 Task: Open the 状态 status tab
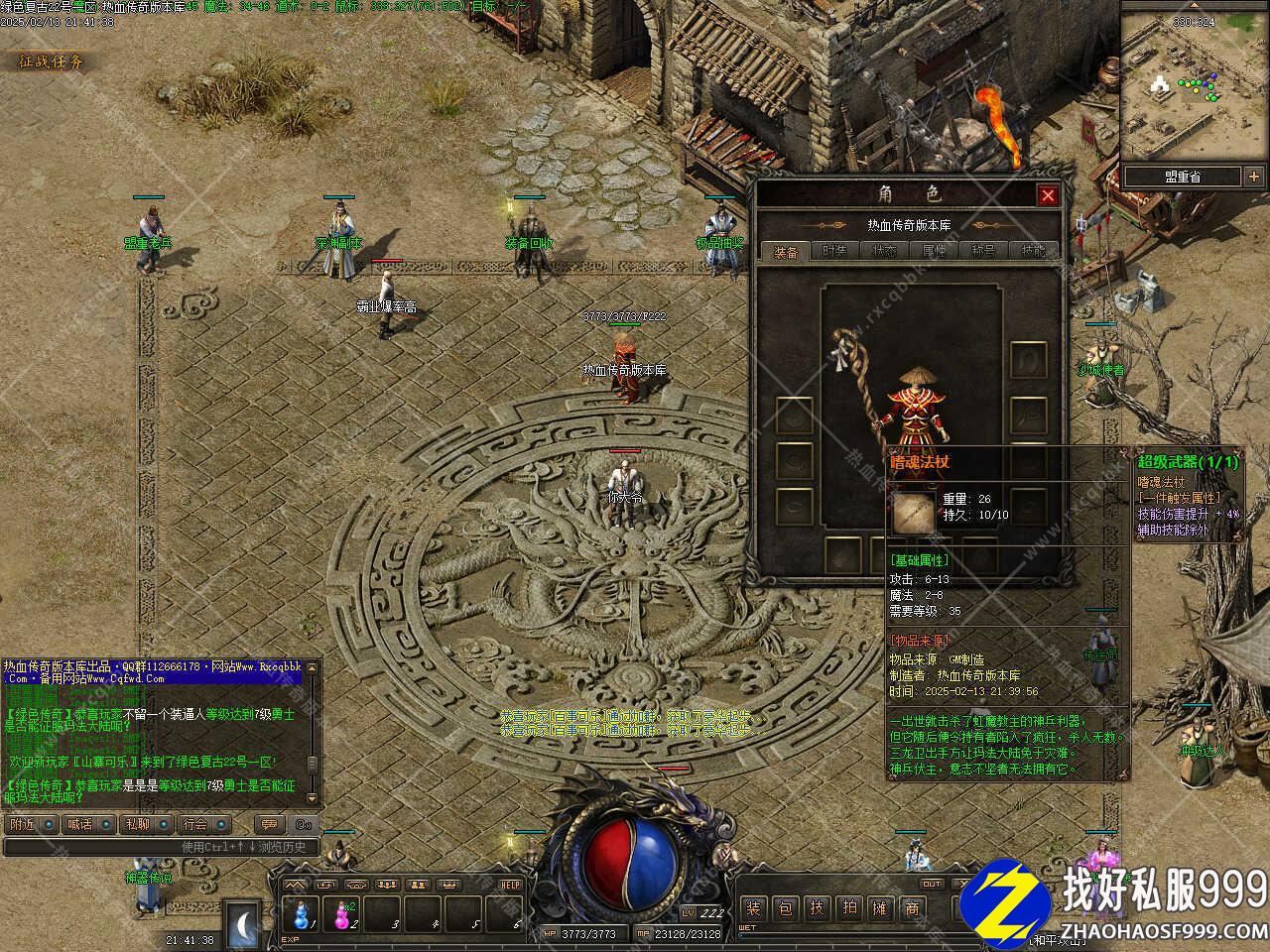(x=885, y=252)
